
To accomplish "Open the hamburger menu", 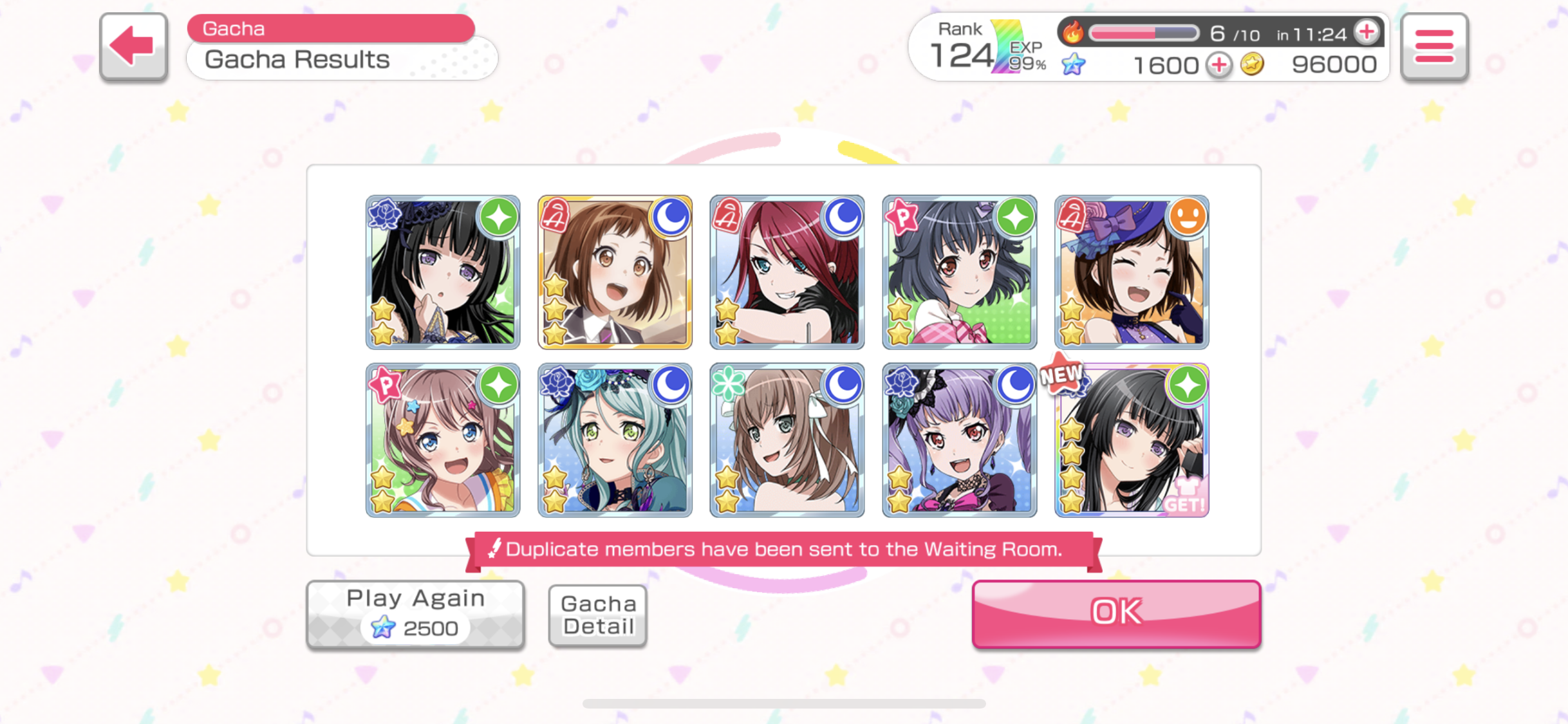I will 1434,47.
